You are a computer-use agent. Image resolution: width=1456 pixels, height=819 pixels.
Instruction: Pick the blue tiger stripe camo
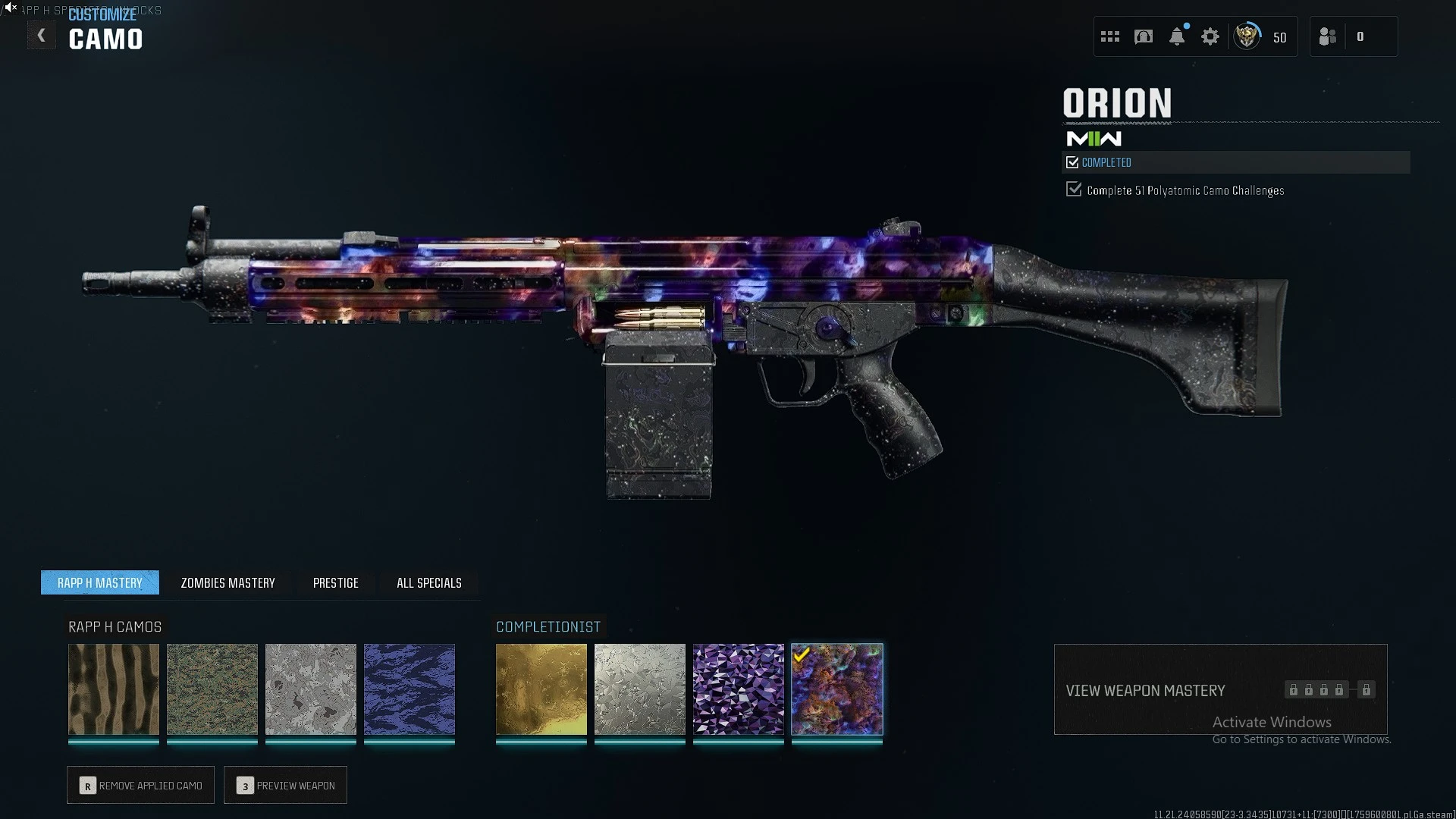coord(409,689)
